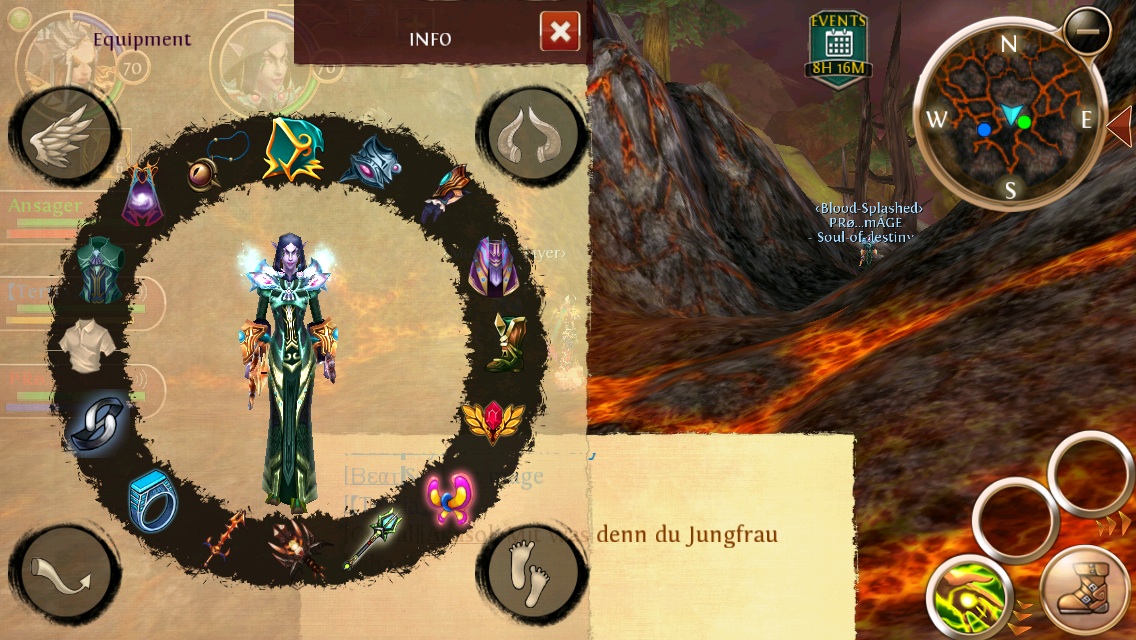Select the green staff weapon slot

pyautogui.click(x=371, y=536)
